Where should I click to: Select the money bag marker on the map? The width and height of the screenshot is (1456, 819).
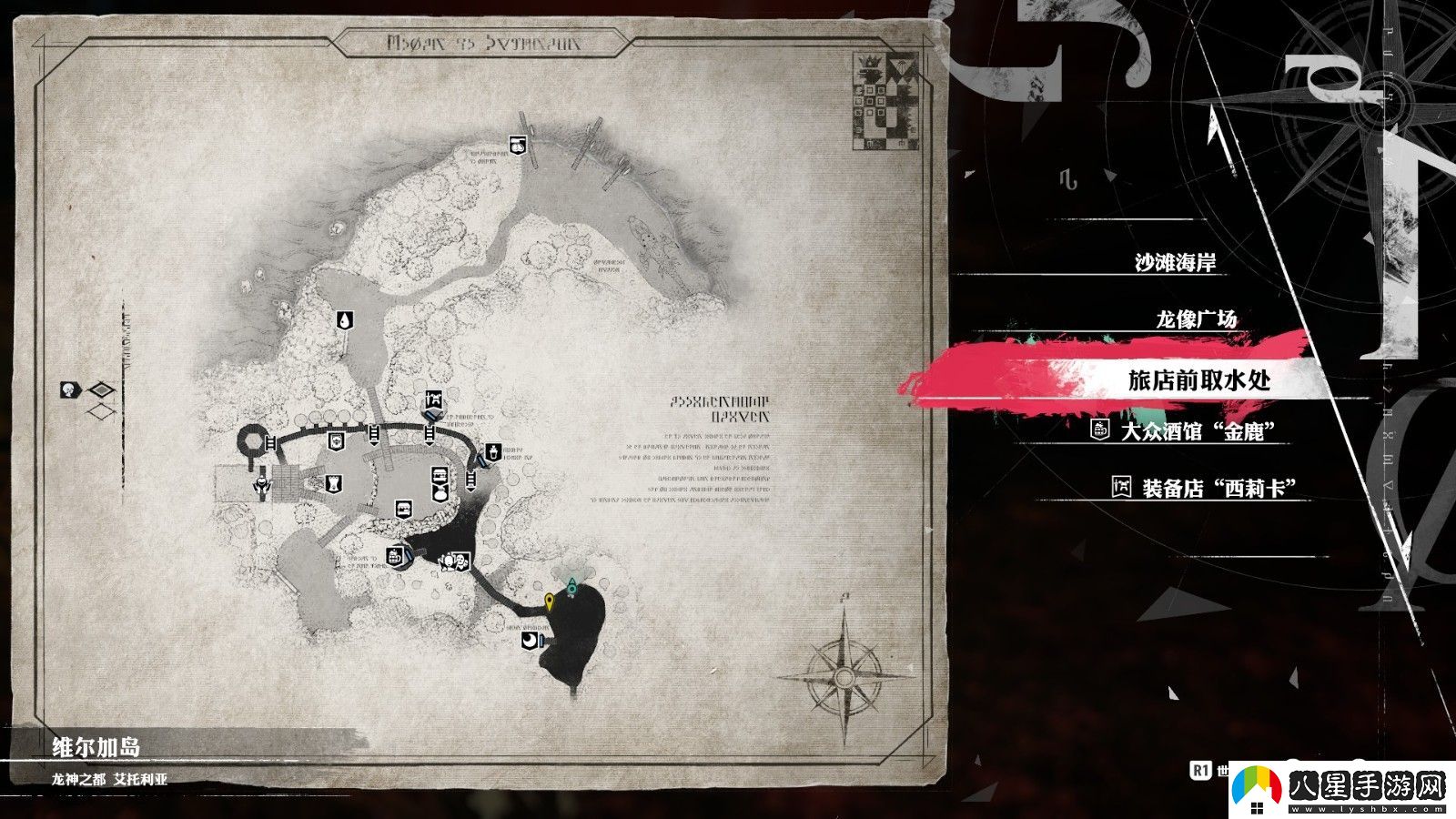(x=440, y=493)
